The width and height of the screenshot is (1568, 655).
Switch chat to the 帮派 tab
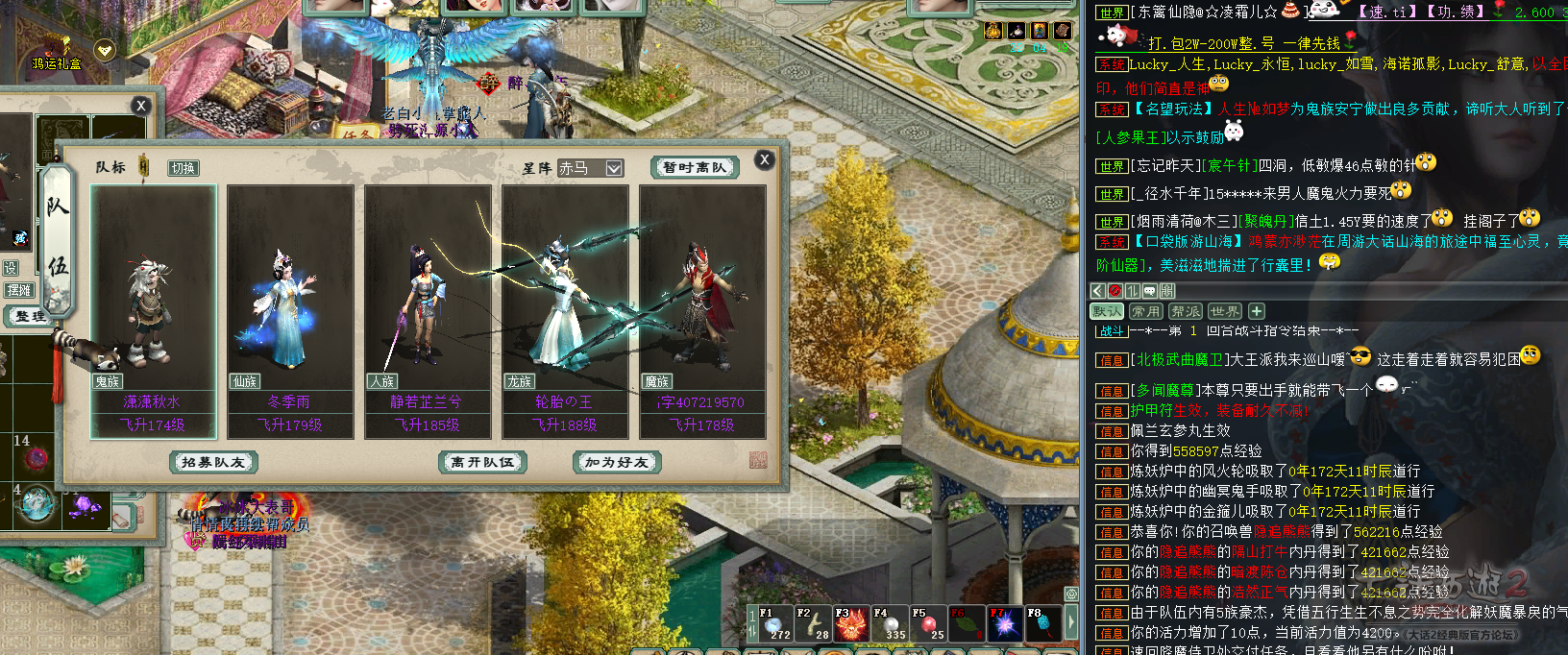(x=1185, y=311)
